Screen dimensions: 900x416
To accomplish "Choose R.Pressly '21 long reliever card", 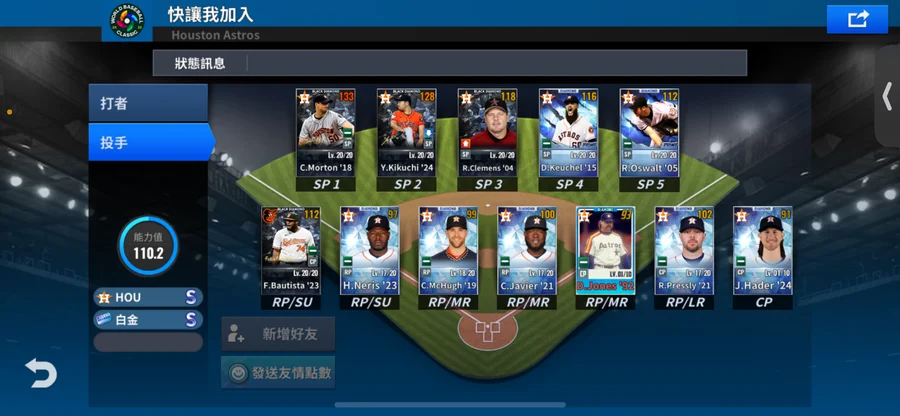I will coord(684,250).
